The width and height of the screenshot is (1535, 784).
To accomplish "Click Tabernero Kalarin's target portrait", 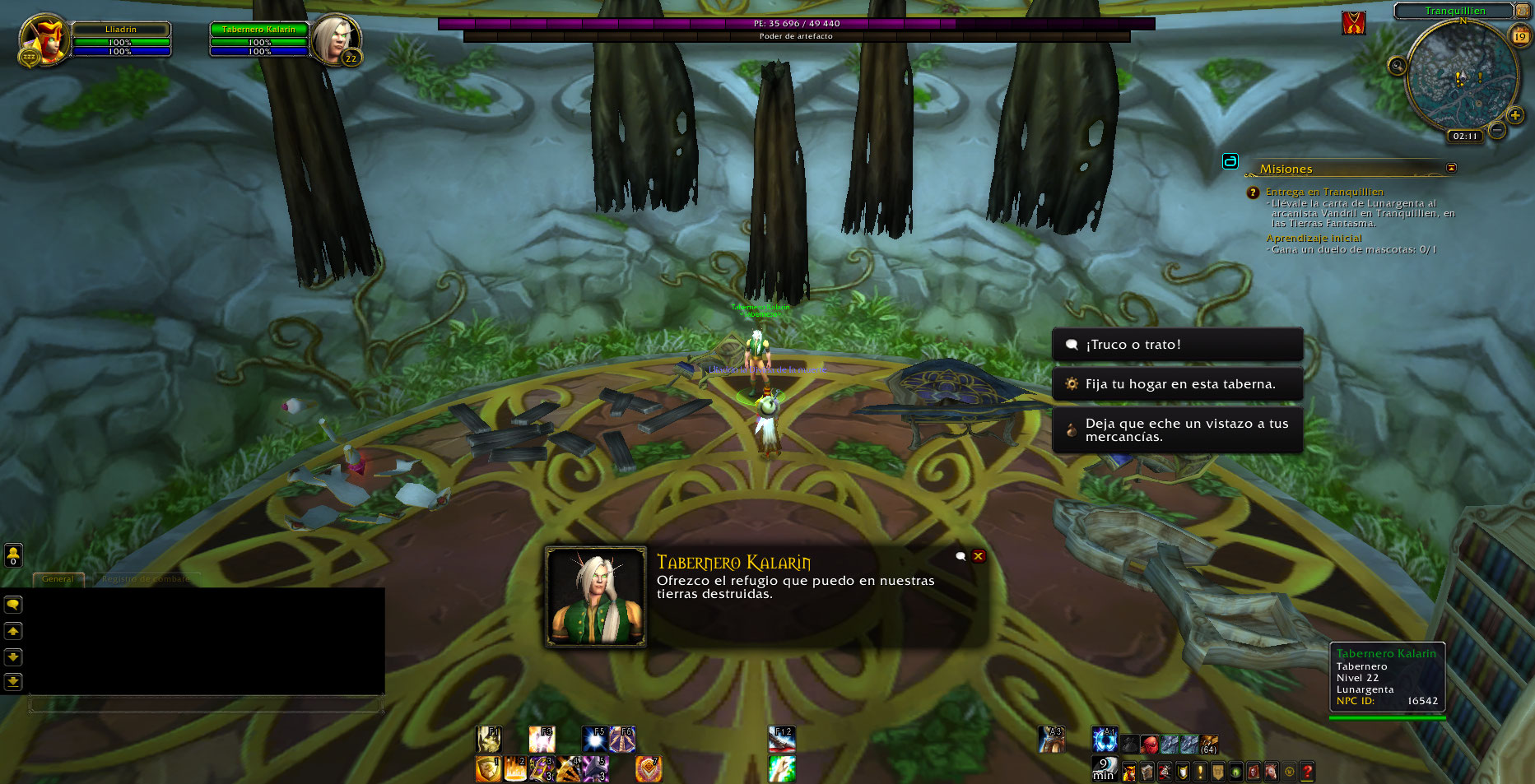I will click(335, 39).
